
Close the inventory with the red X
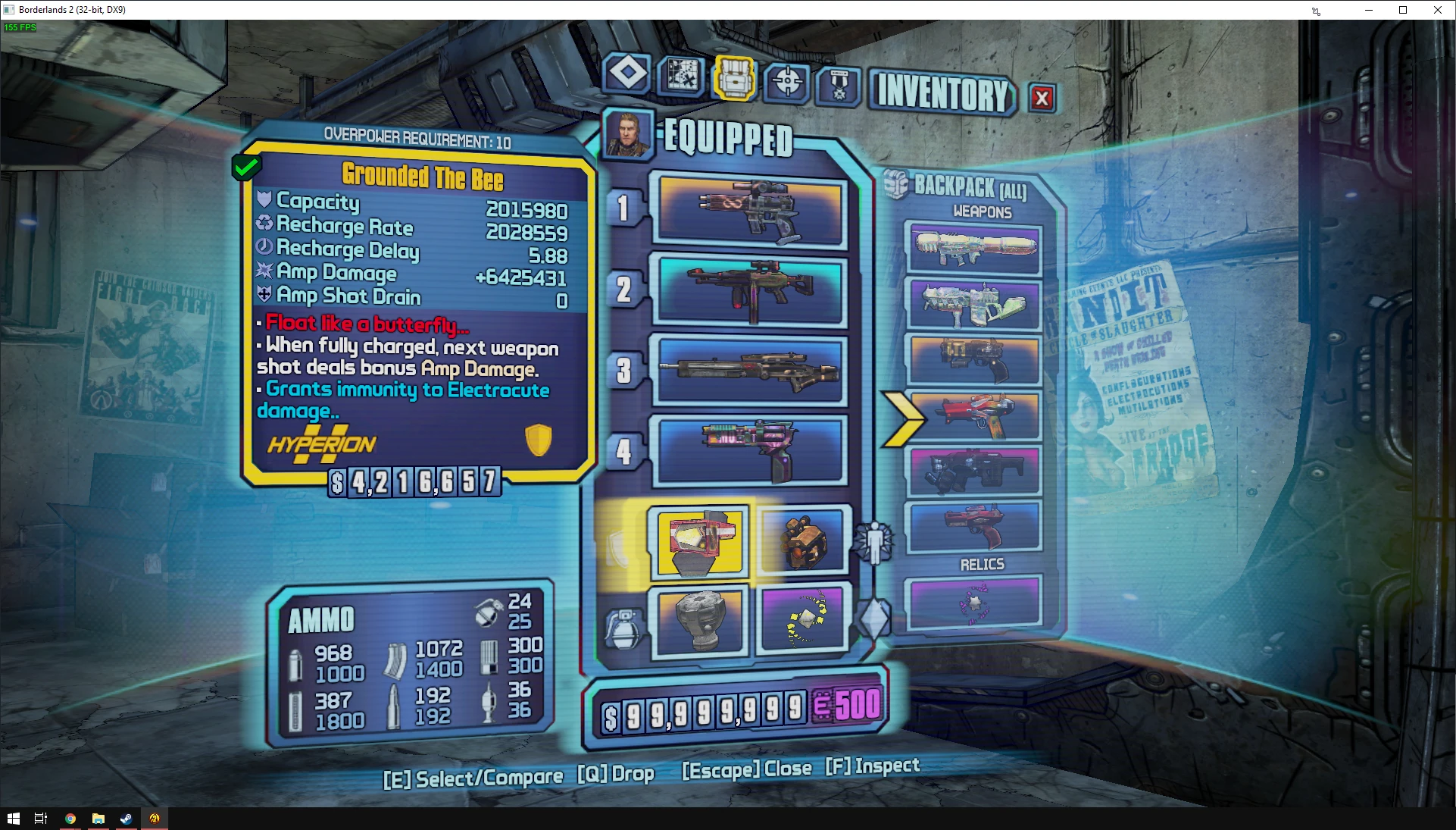click(1042, 98)
